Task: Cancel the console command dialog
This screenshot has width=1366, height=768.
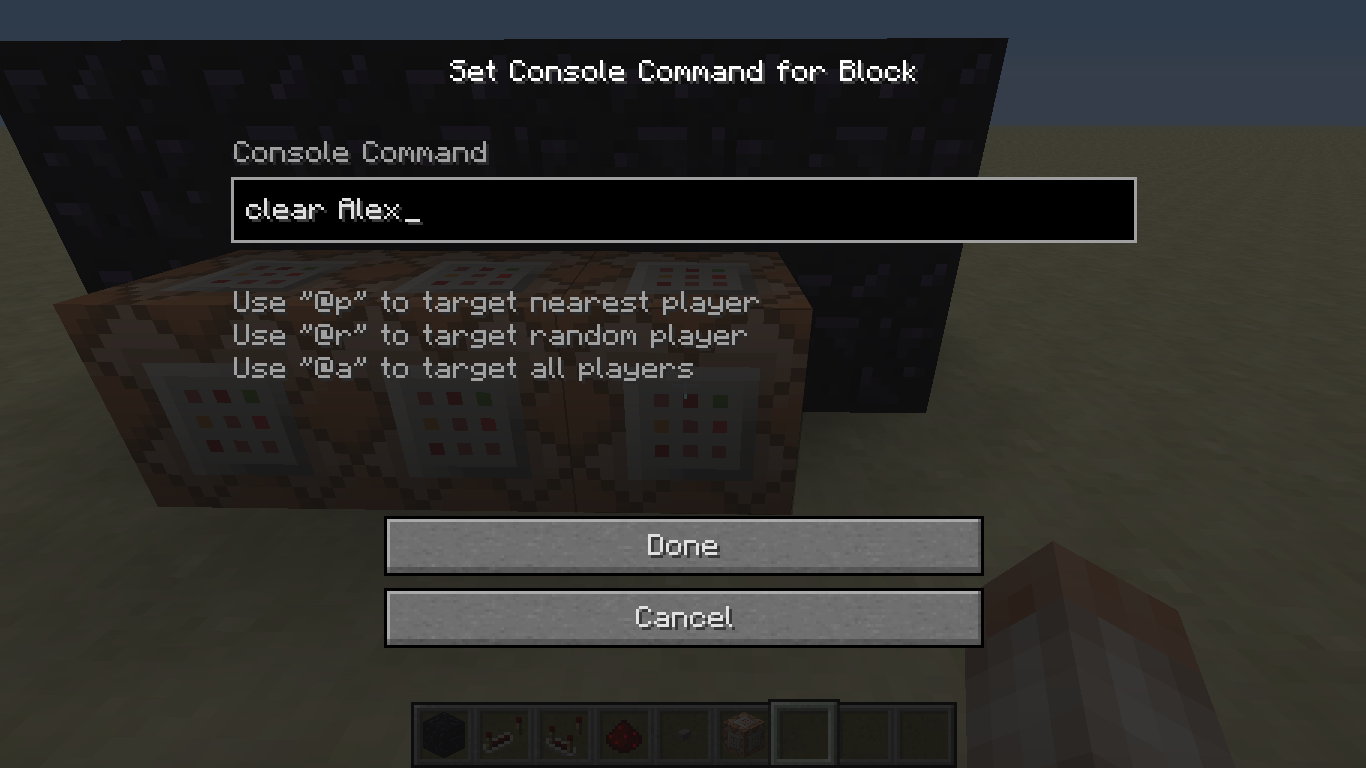Action: pyautogui.click(x=683, y=617)
